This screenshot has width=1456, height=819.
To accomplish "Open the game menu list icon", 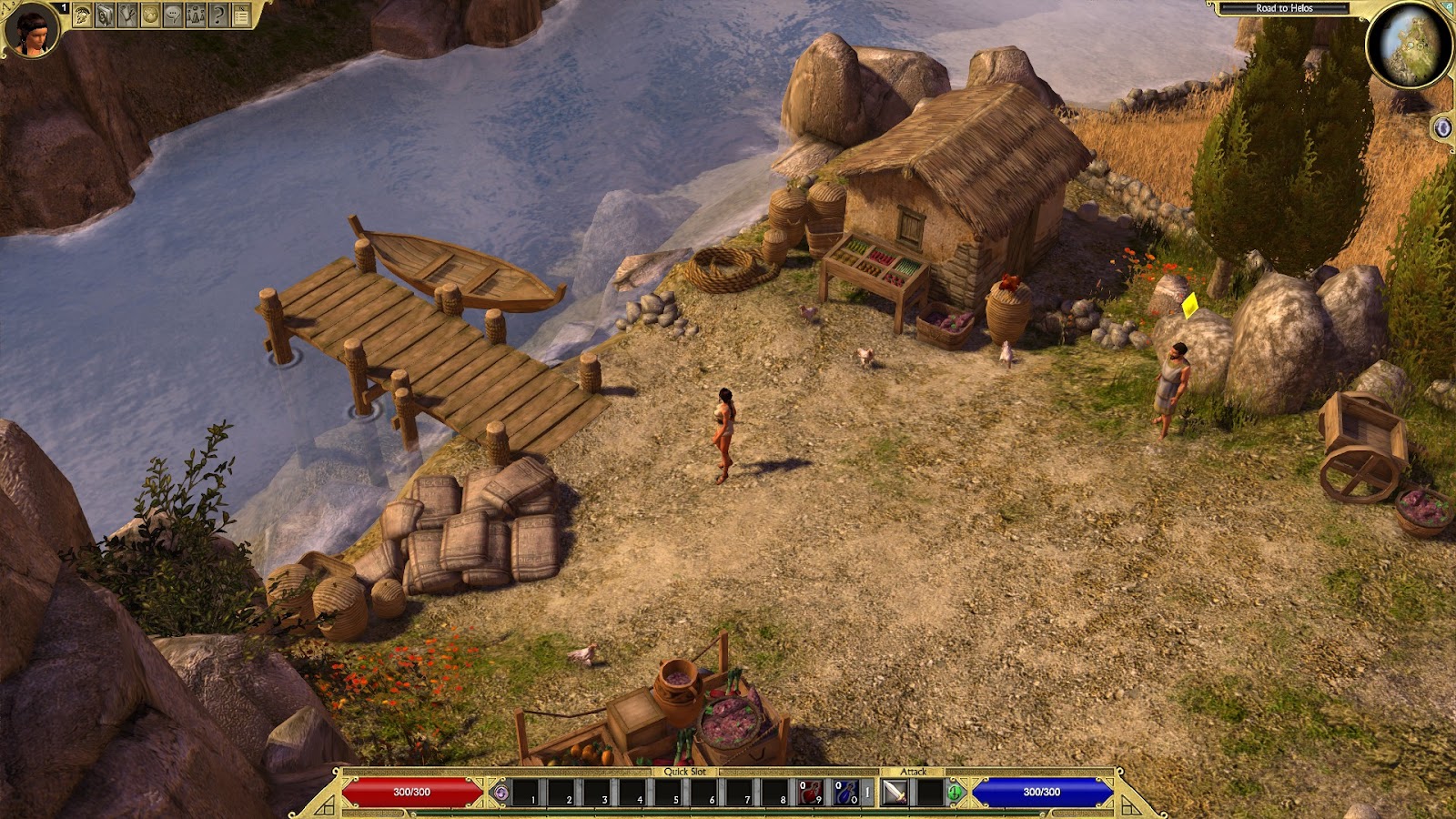I will pos(241,15).
